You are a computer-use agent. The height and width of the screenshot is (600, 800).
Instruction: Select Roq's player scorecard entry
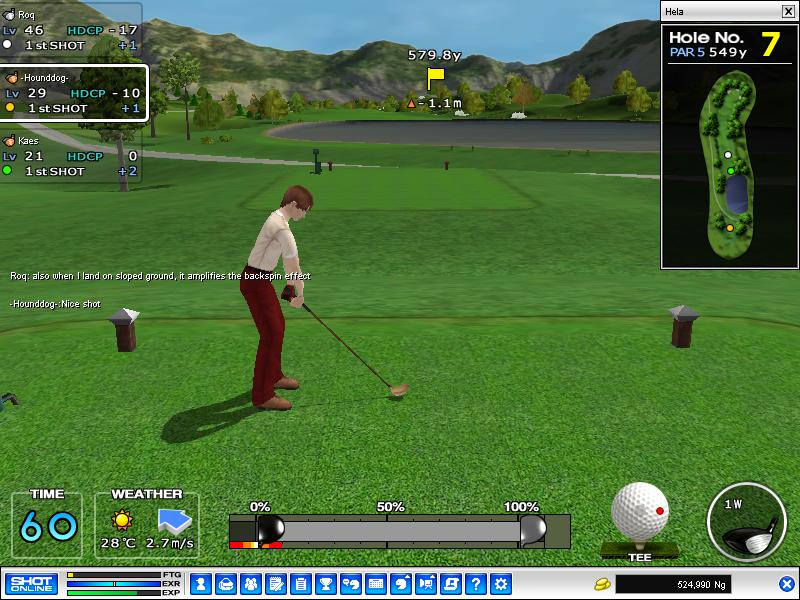click(70, 30)
